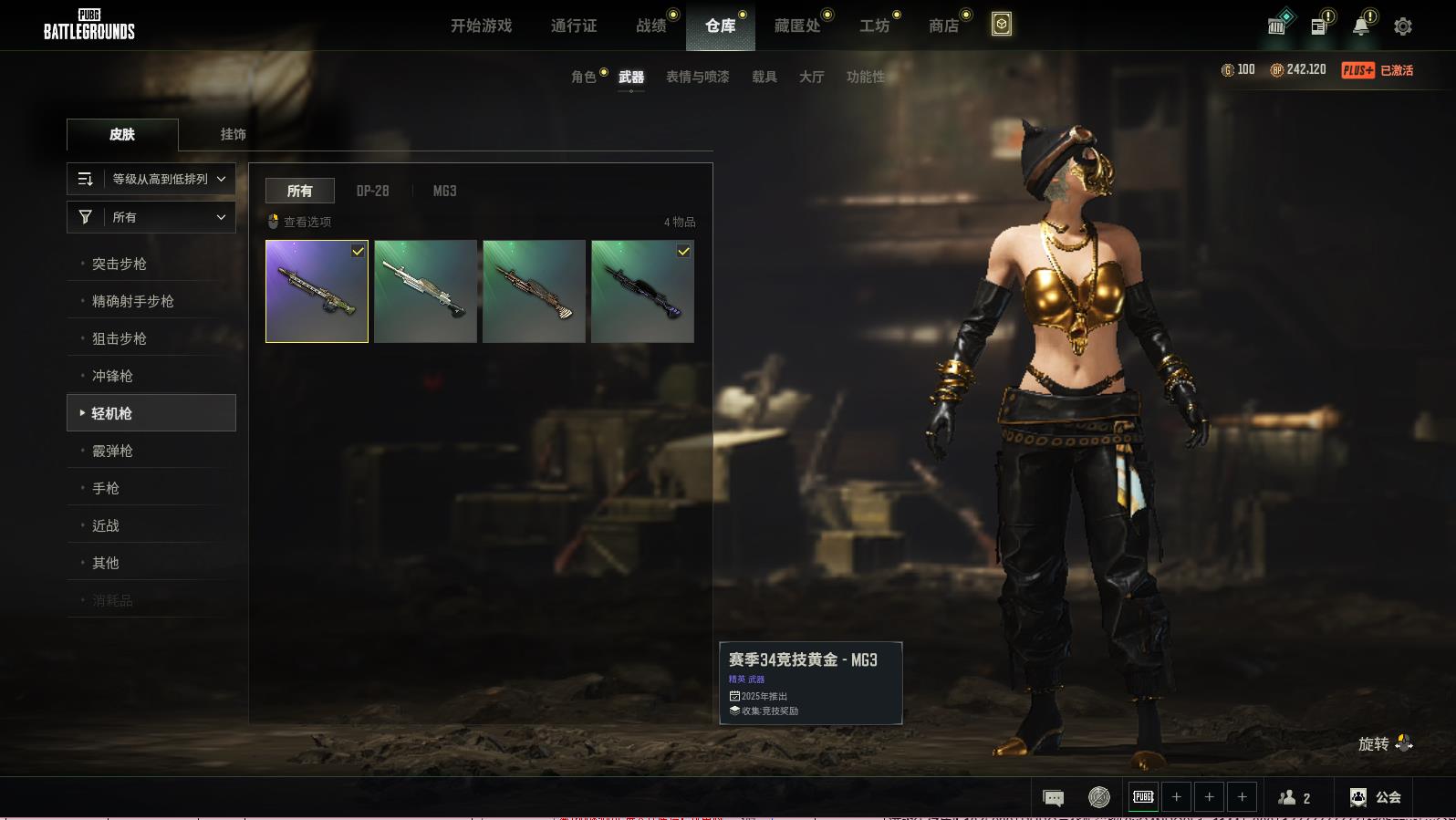Show notifications via the bell icon
The width and height of the screenshot is (1456, 820).
tap(1361, 26)
